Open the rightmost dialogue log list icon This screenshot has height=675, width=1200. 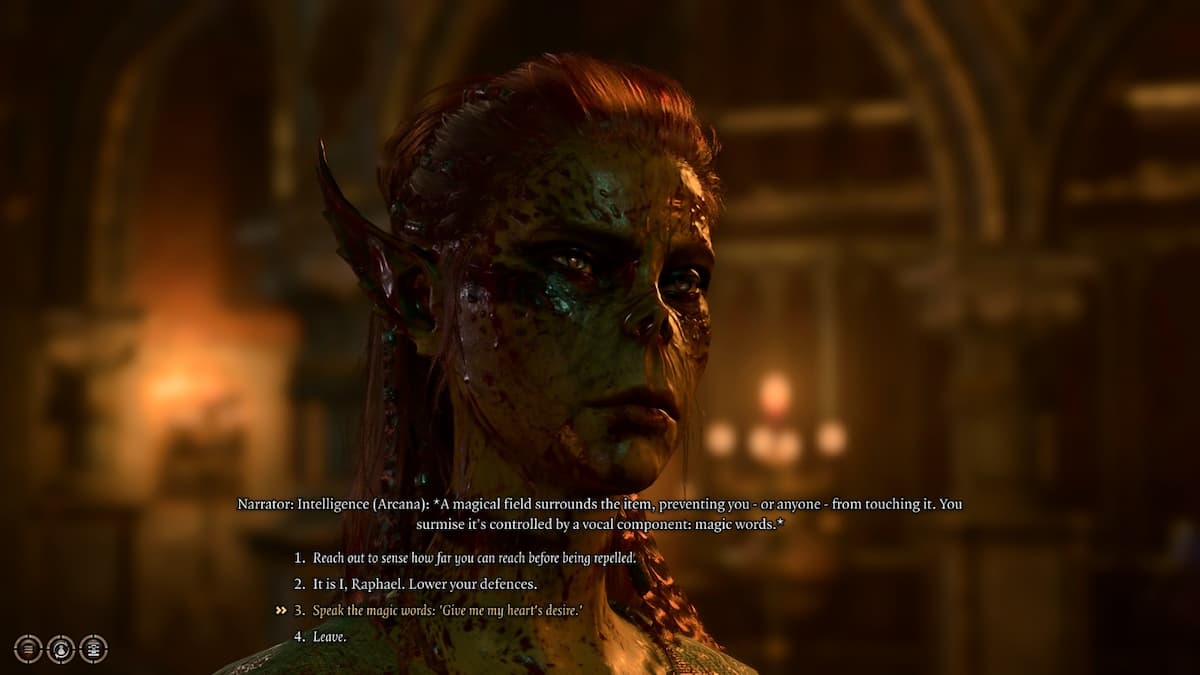coord(93,649)
